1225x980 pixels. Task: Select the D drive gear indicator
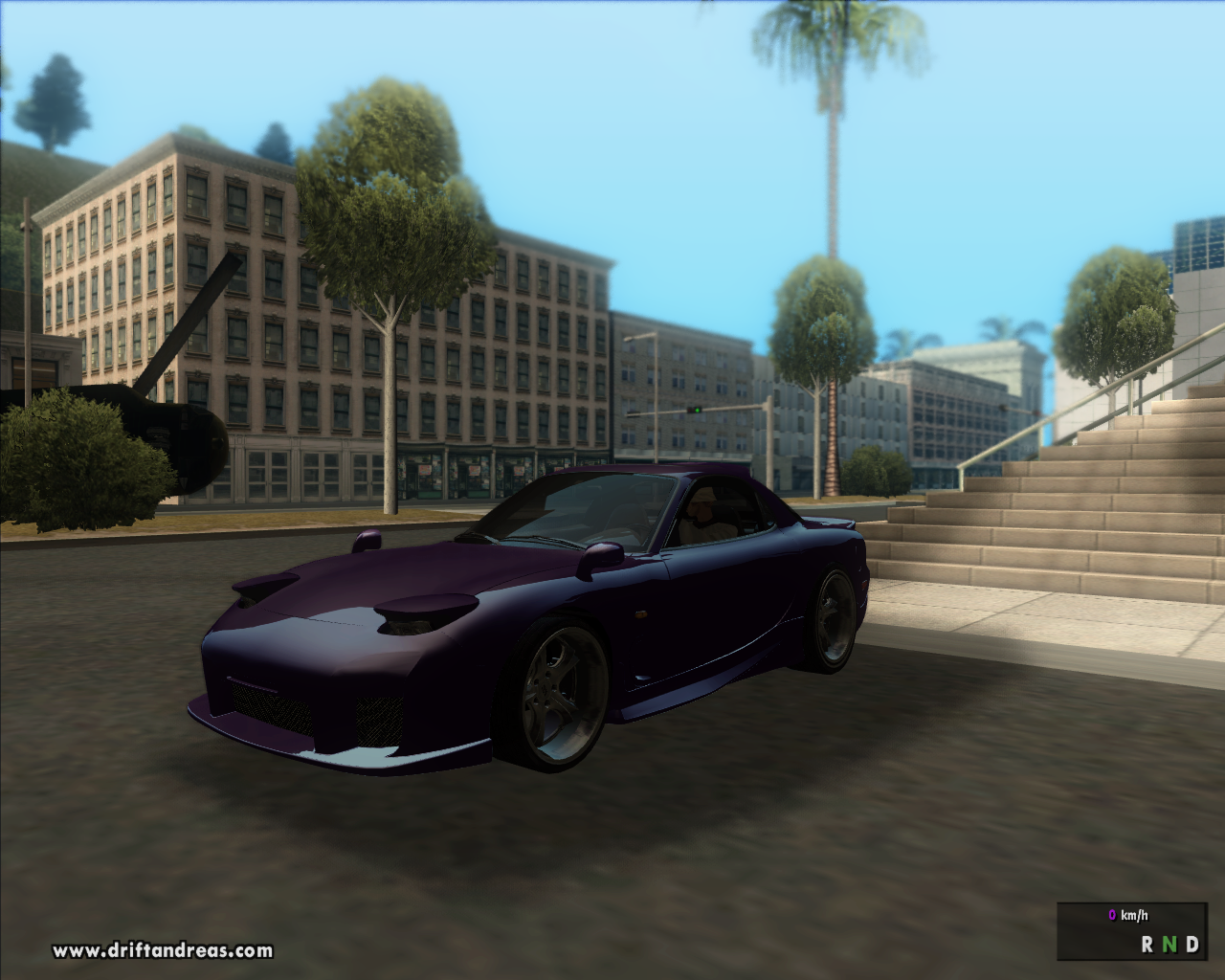pos(1192,944)
